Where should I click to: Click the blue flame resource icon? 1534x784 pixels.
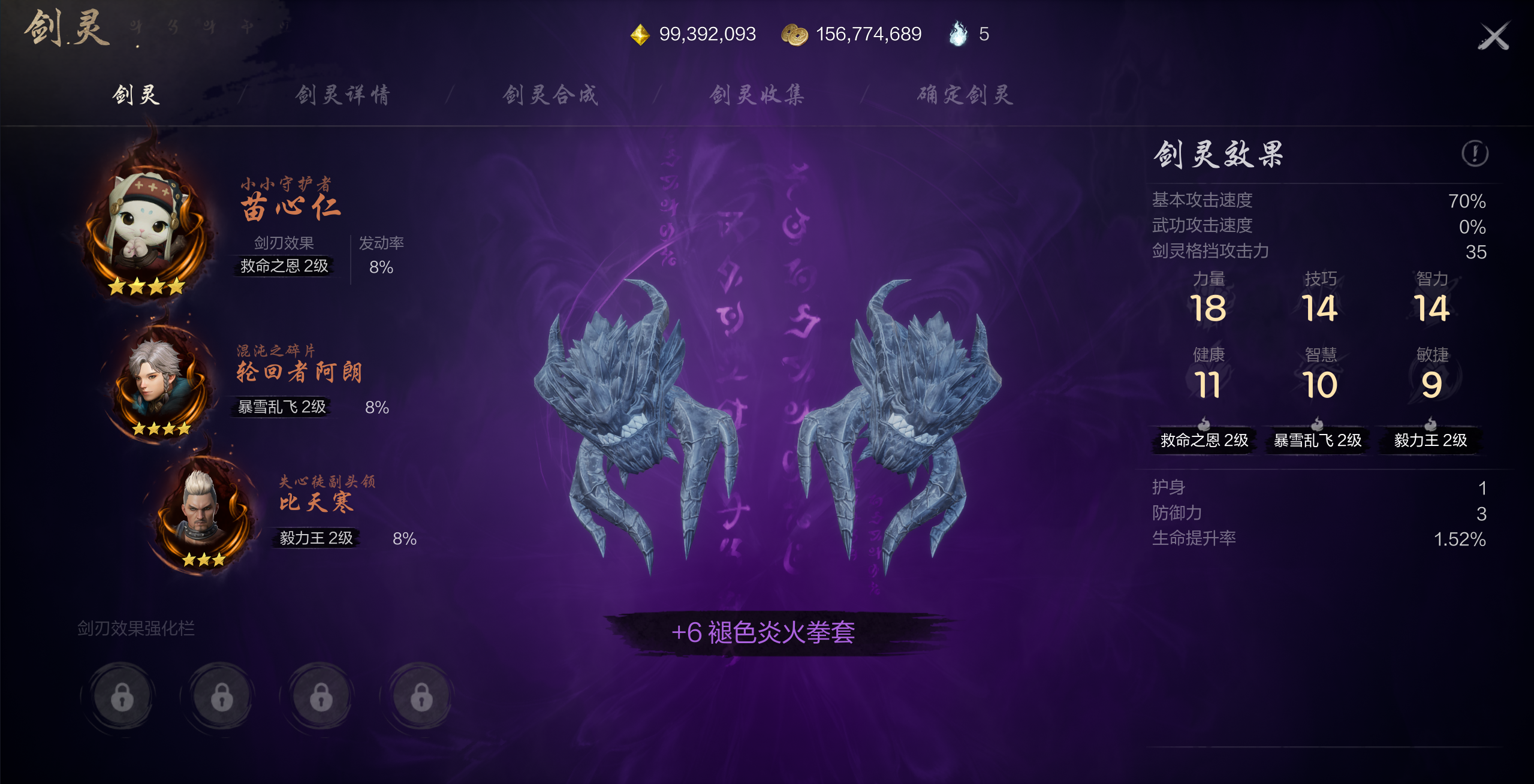[959, 34]
